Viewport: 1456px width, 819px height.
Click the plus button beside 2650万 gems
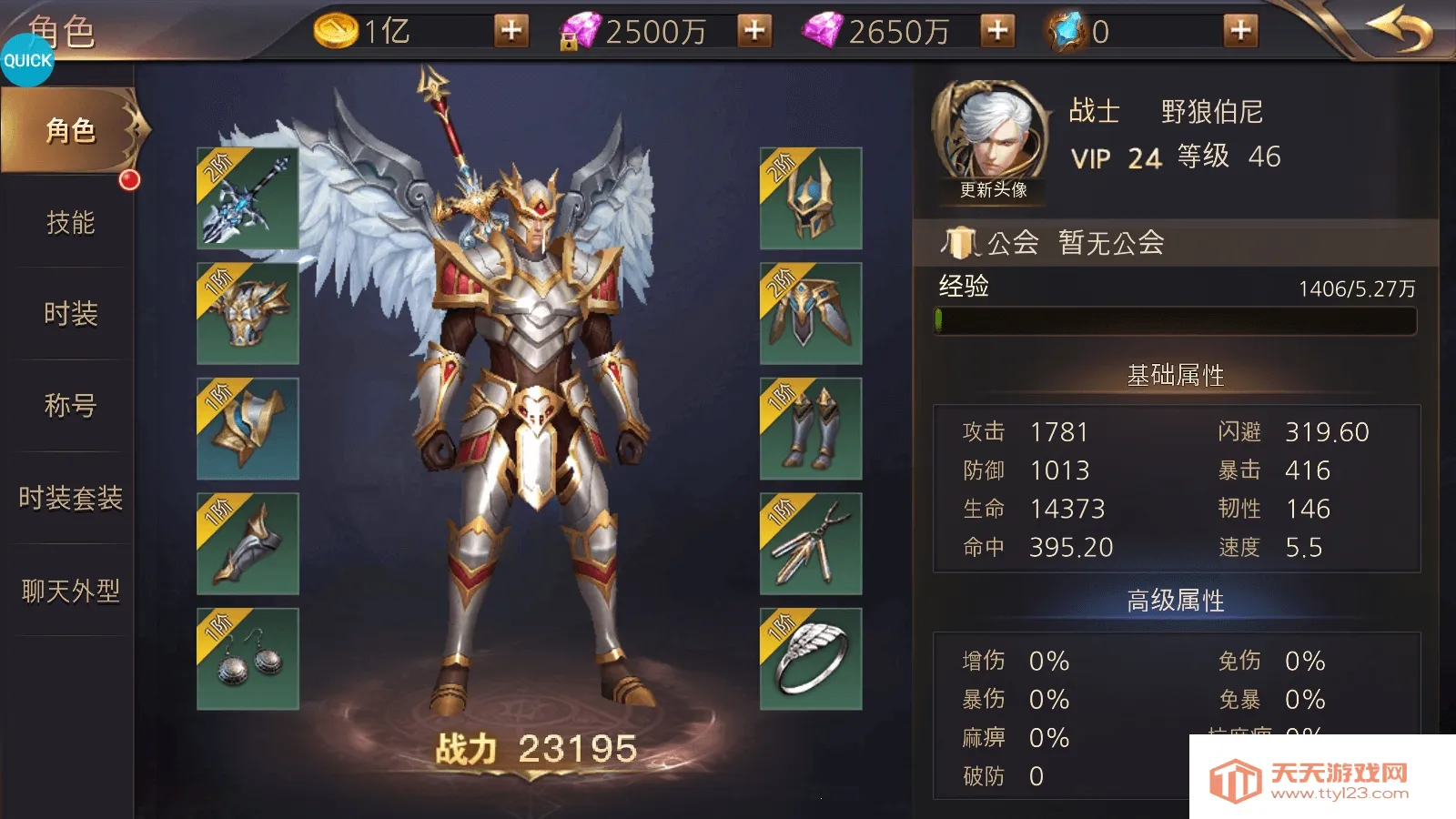pyautogui.click(x=998, y=30)
